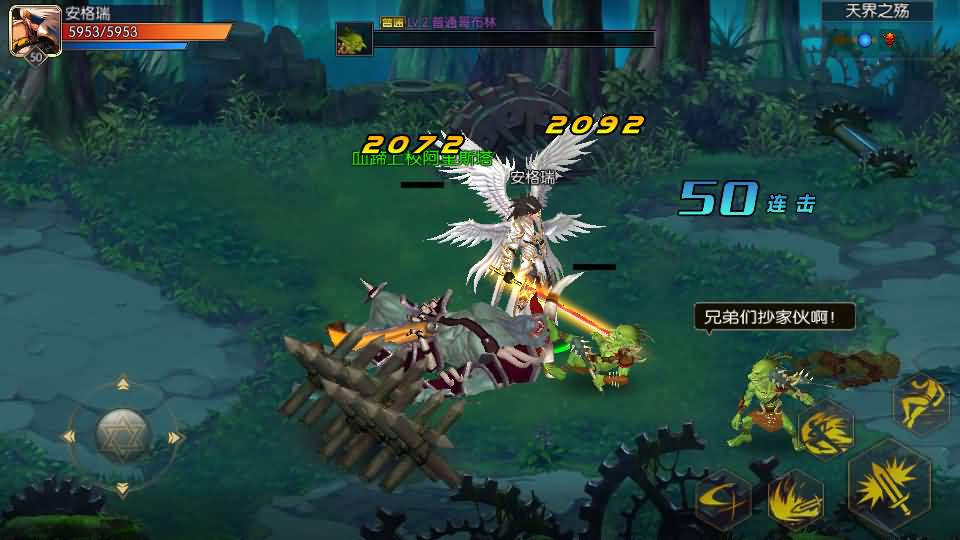Image resolution: width=960 pixels, height=540 pixels.
Task: Activate the flaming sword slash skill
Action: coord(795,497)
